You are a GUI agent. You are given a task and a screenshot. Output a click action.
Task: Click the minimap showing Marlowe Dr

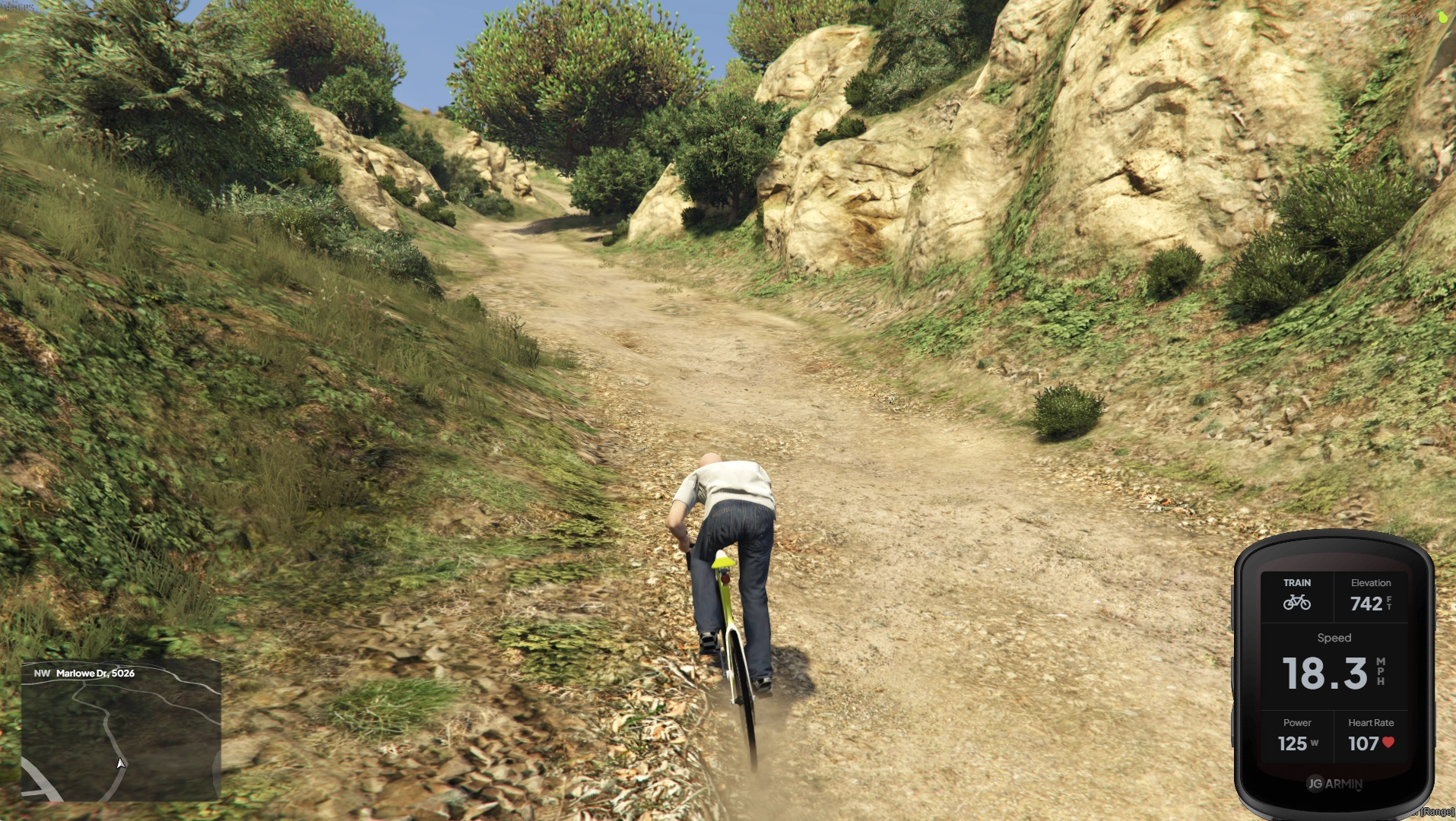[121, 731]
